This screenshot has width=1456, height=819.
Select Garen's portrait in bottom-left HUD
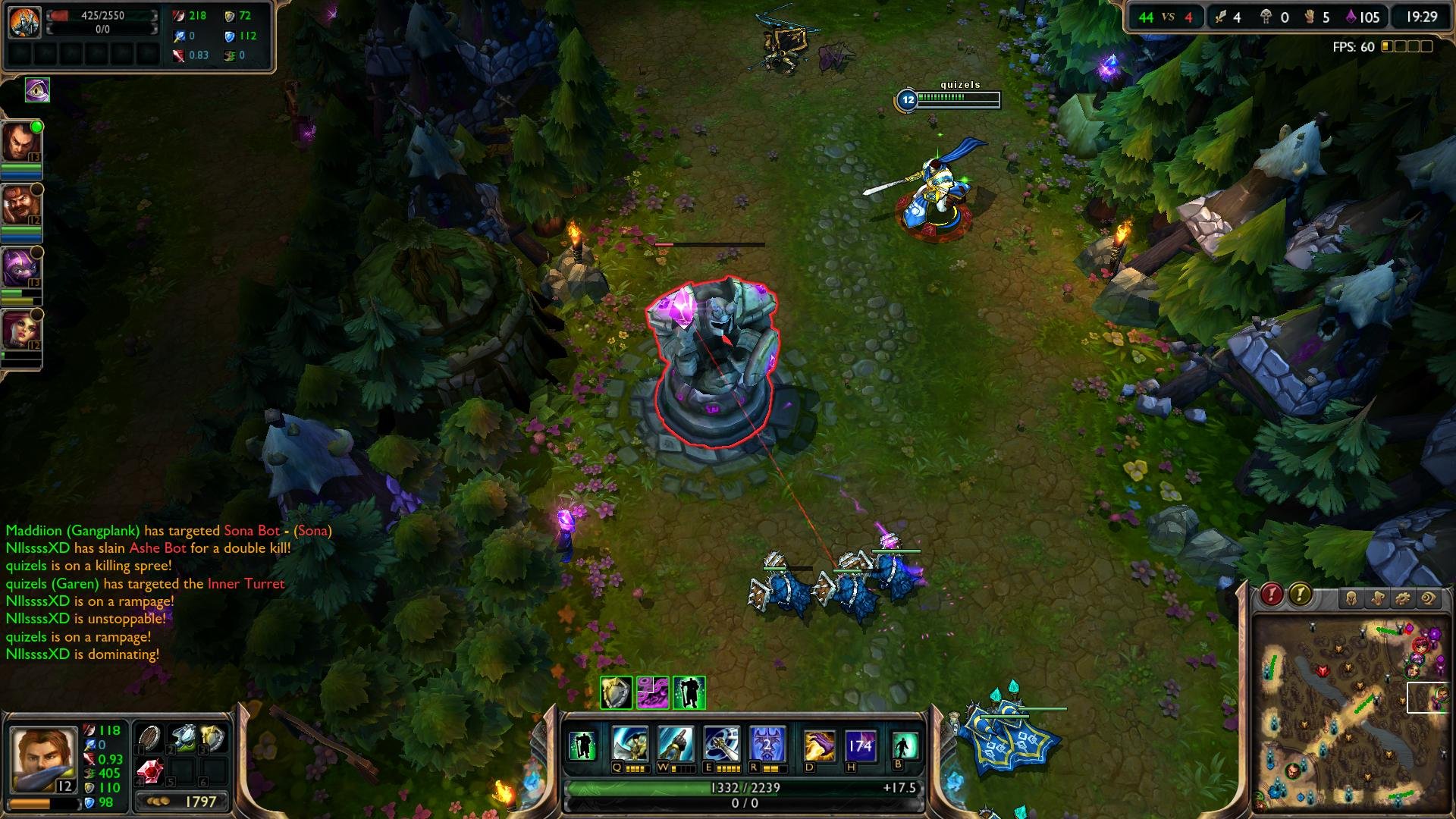42,758
